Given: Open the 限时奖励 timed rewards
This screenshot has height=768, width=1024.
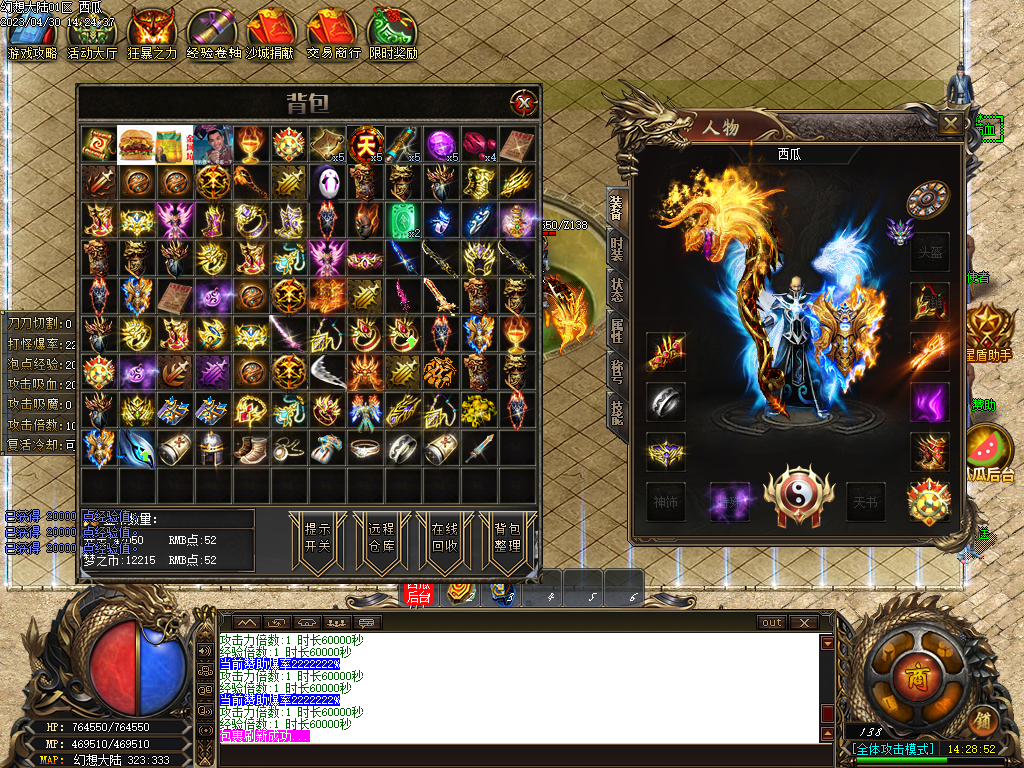Looking at the screenshot, I should [x=393, y=36].
